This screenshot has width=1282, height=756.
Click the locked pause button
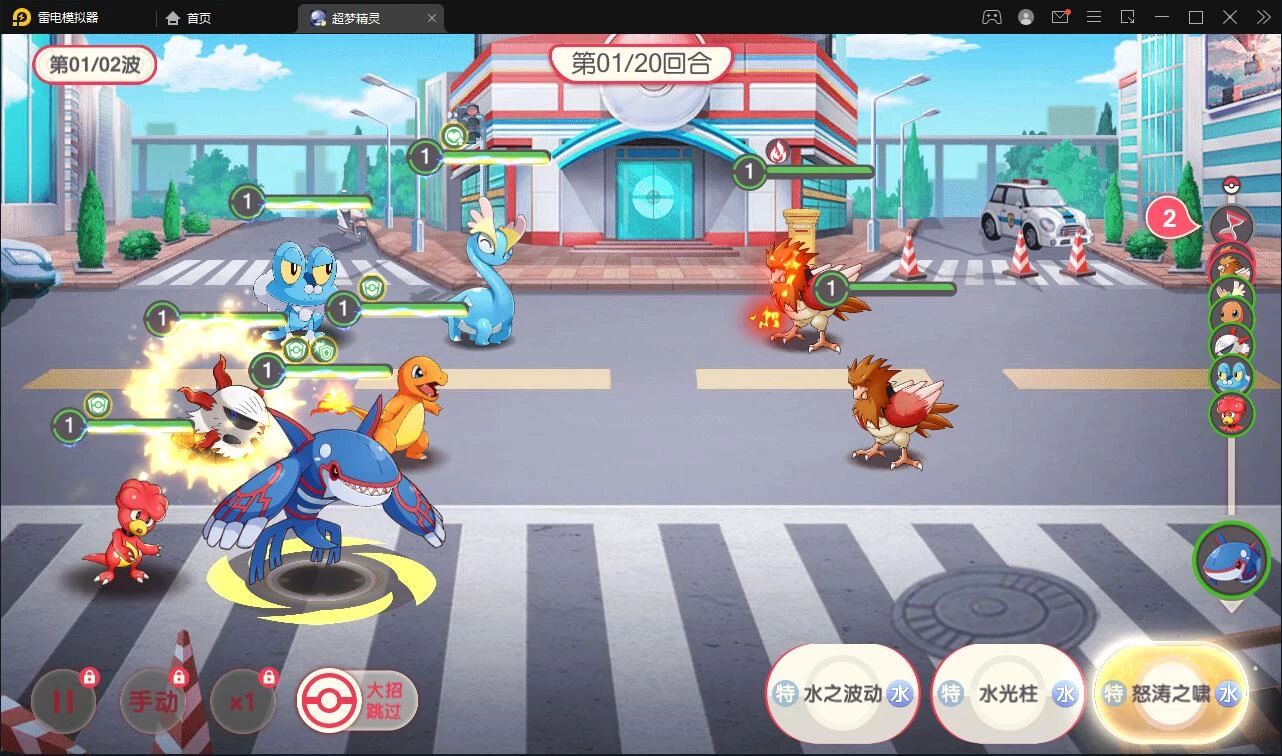63,701
